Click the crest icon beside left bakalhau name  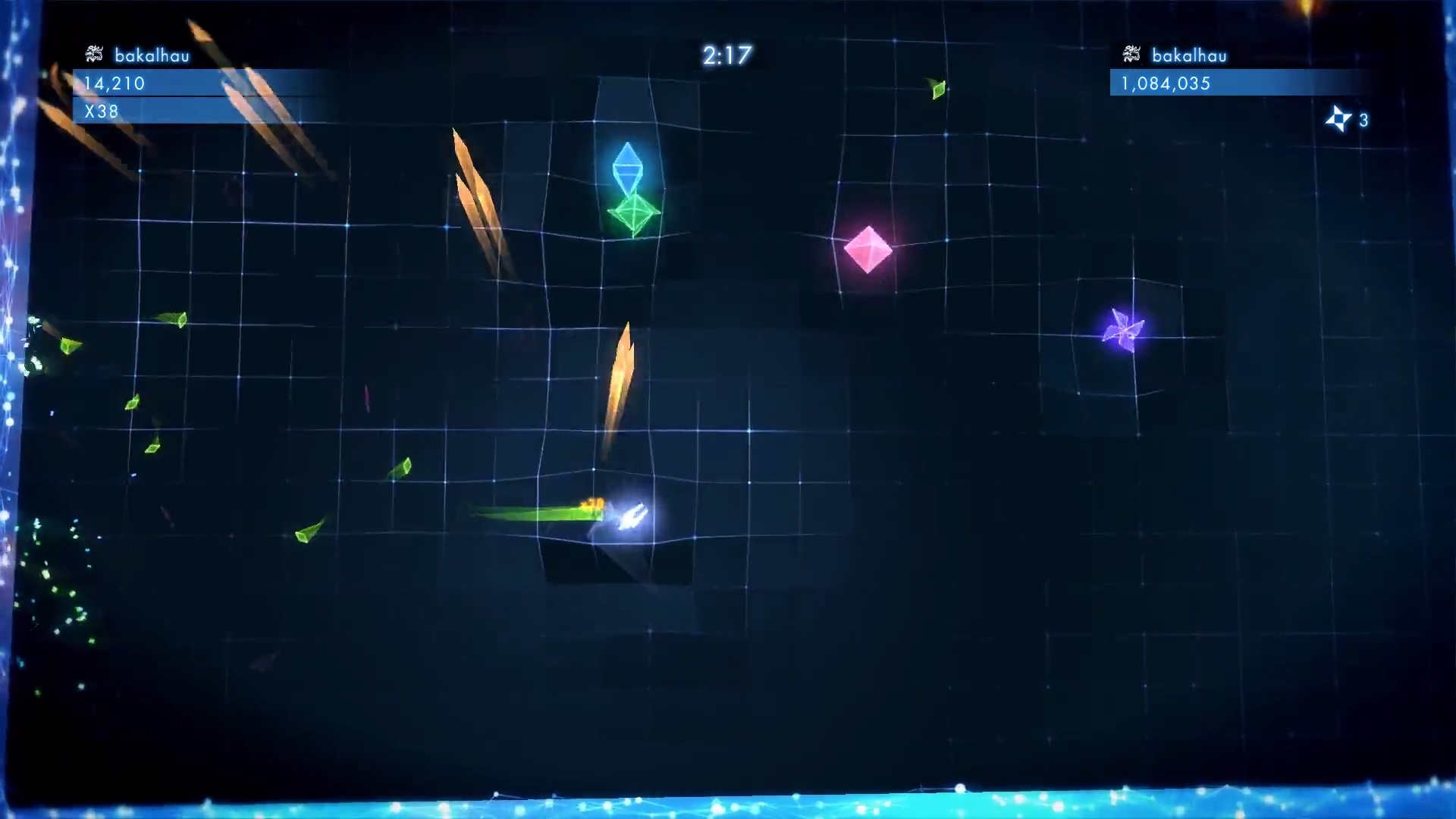93,55
